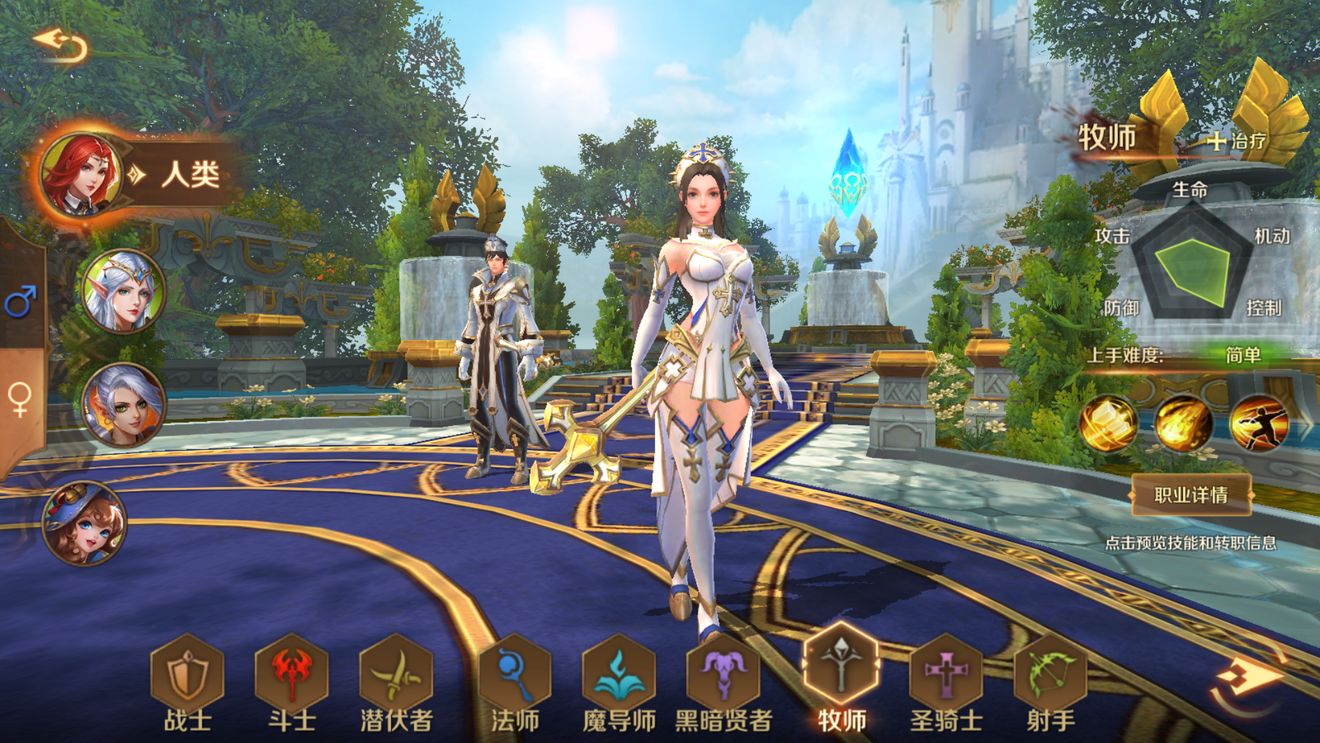Select the 斗士 fighter class

pyautogui.click(x=291, y=672)
